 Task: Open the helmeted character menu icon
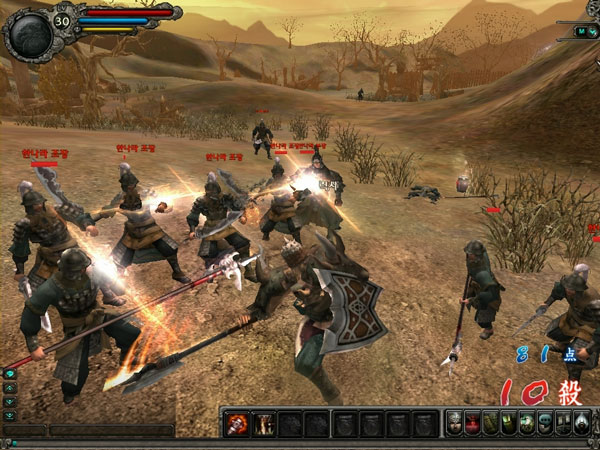coord(454,423)
